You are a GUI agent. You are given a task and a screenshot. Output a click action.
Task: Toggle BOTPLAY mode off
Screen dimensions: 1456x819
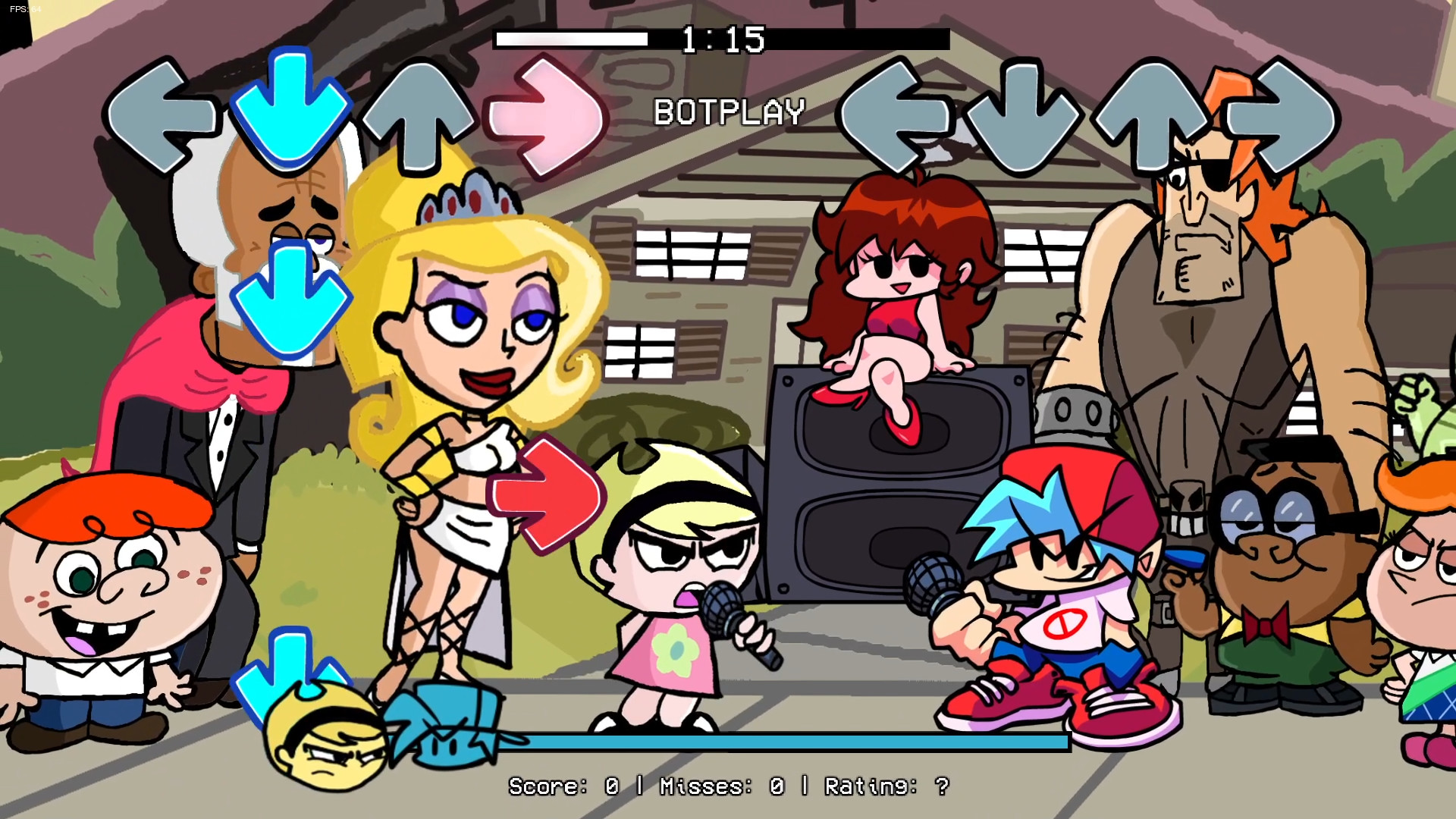pos(730,112)
